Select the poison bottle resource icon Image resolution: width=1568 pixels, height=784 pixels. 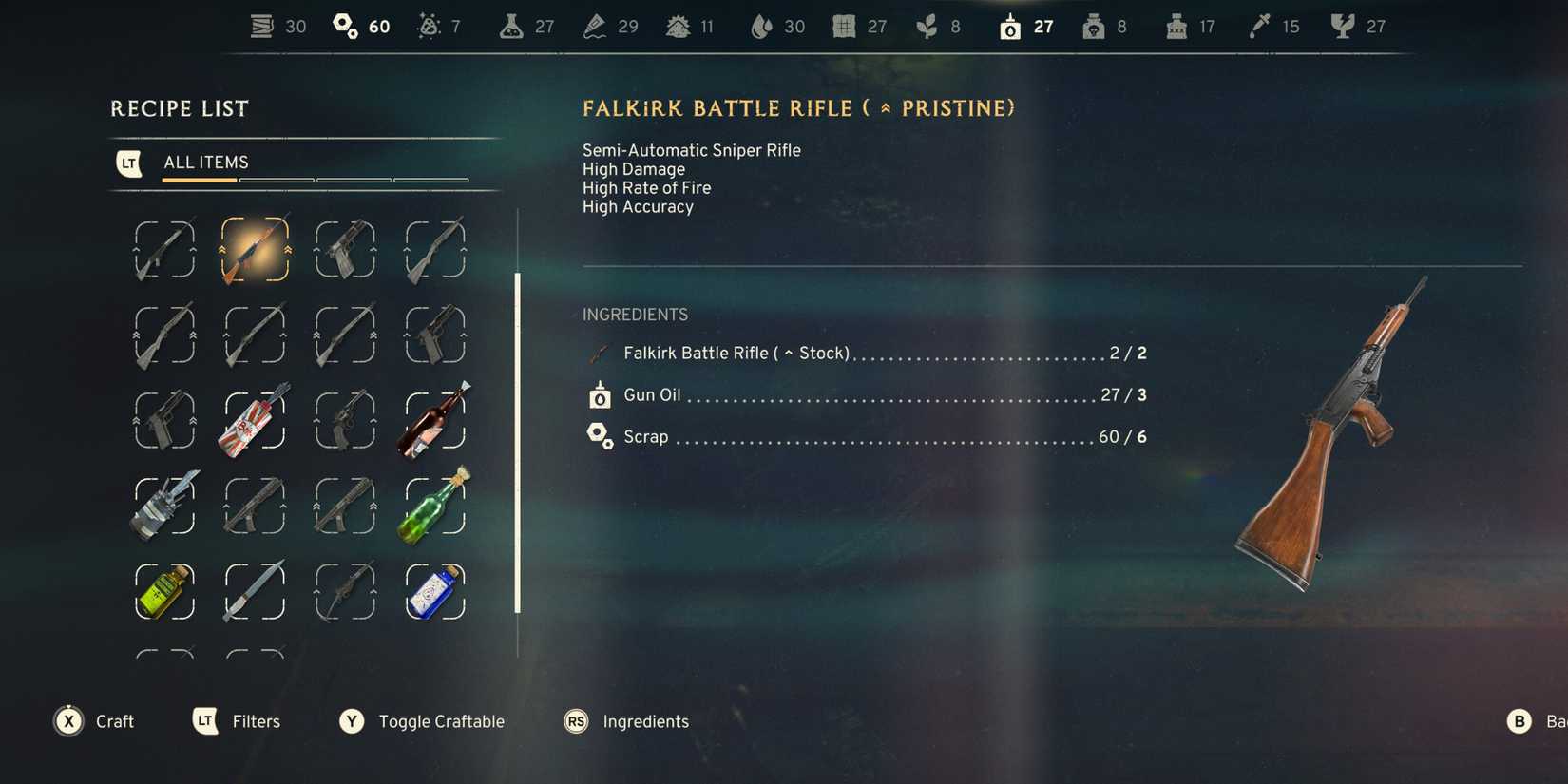[1093, 26]
